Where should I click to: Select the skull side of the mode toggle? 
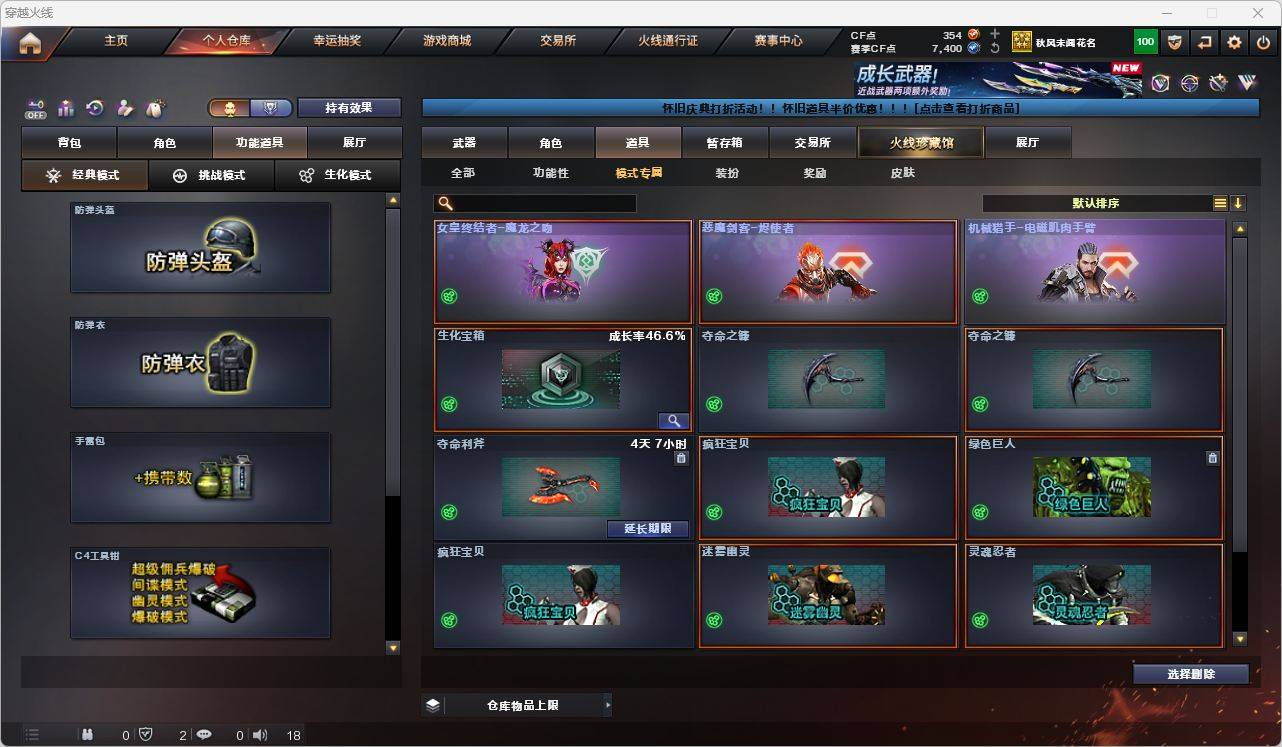coord(230,107)
